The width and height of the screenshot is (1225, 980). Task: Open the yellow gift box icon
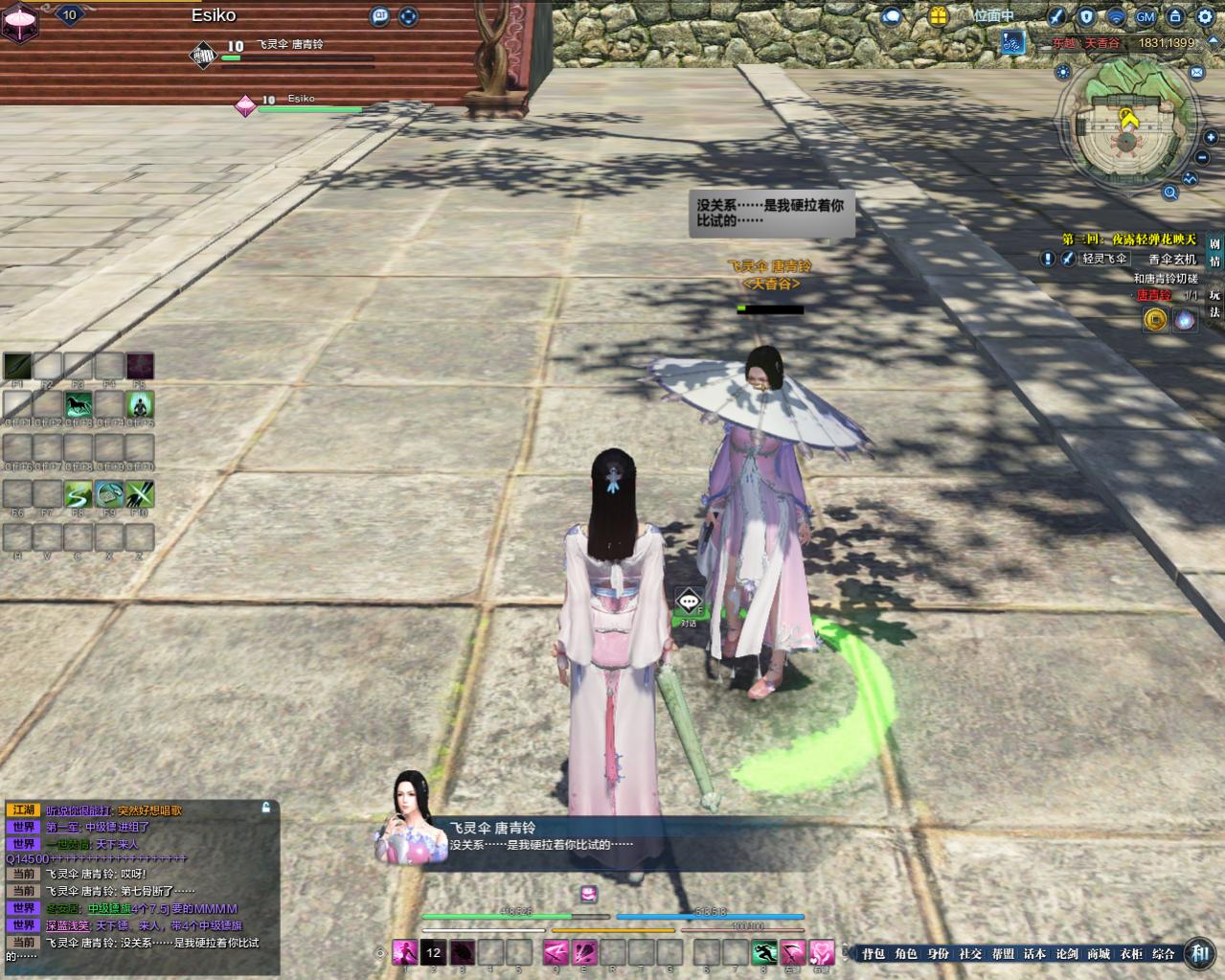(938, 16)
